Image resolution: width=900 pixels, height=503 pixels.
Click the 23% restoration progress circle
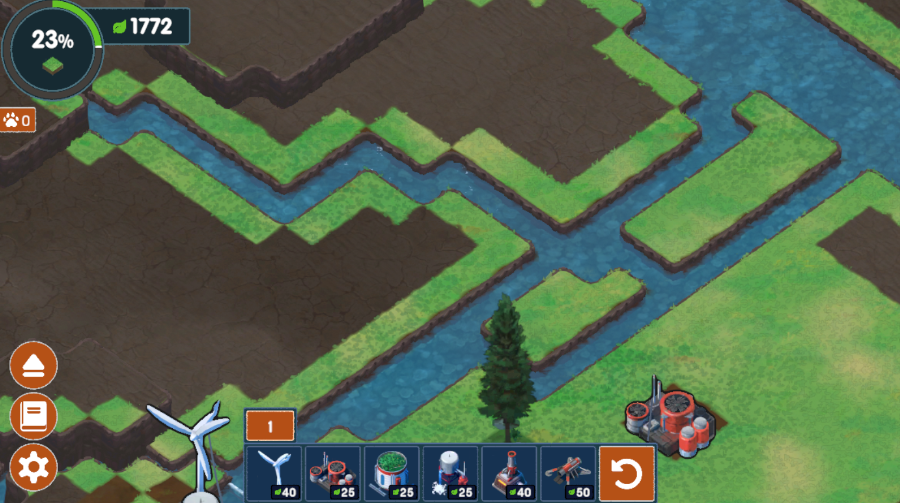click(50, 47)
